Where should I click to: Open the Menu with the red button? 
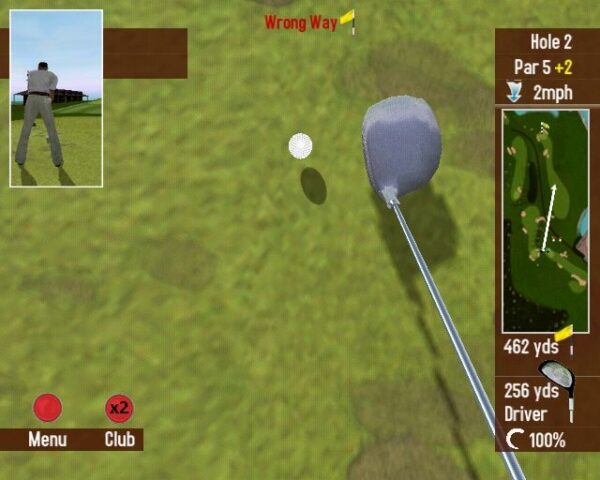(47, 408)
